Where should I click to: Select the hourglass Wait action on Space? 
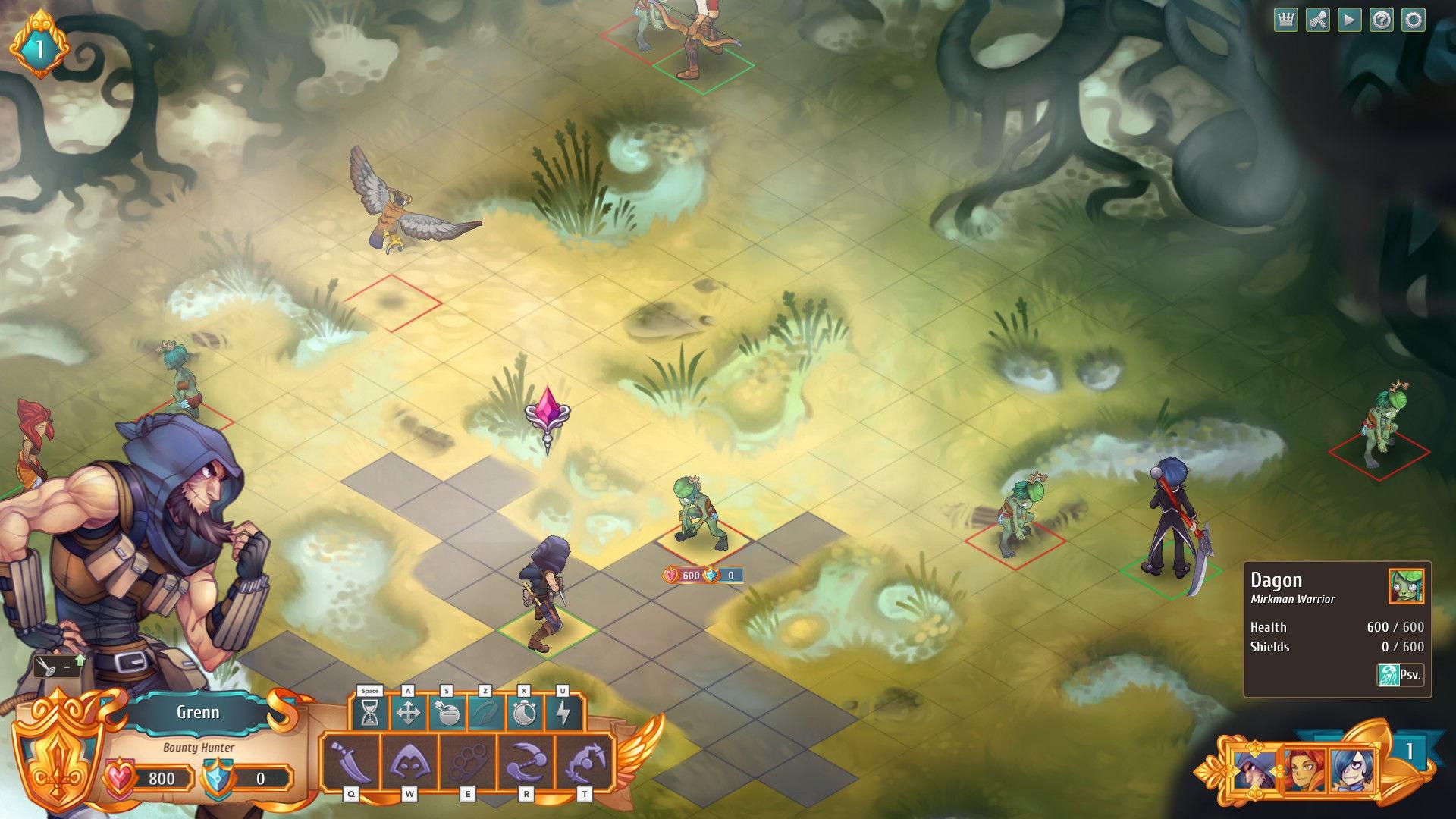(370, 713)
